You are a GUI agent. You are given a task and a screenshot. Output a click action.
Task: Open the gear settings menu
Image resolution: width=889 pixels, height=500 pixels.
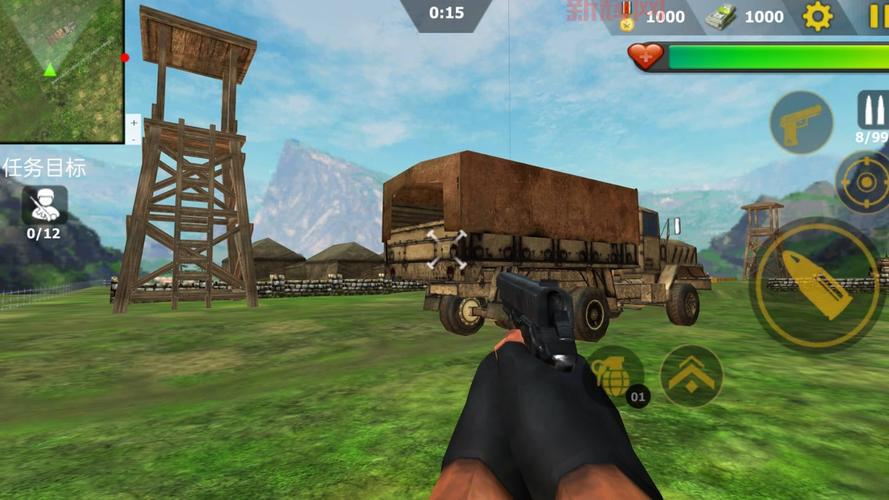817,16
